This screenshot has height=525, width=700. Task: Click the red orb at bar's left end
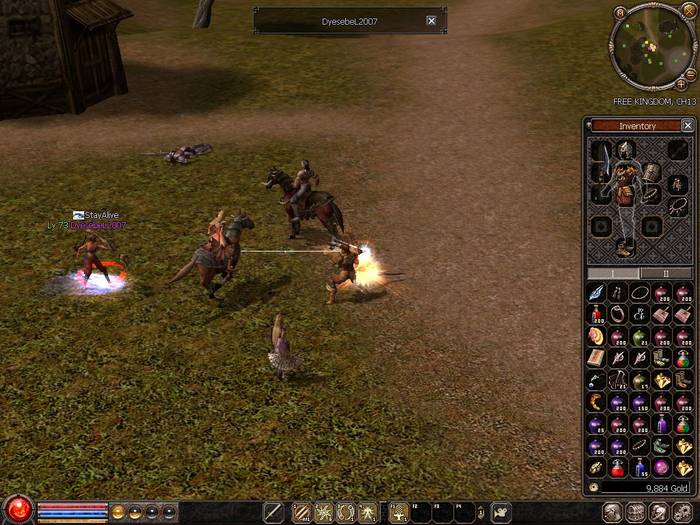17,508
